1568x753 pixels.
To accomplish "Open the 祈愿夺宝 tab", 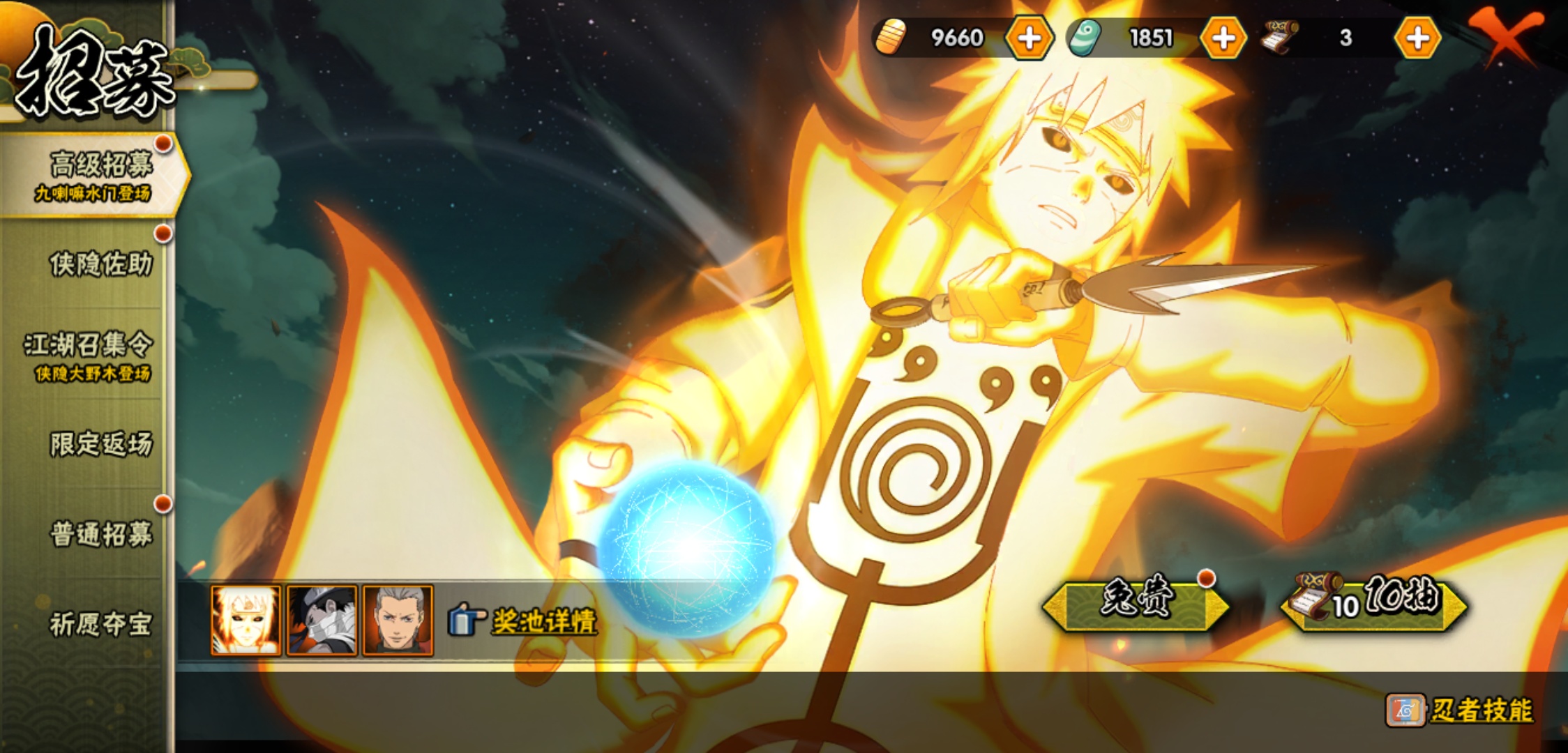I will tap(100, 625).
